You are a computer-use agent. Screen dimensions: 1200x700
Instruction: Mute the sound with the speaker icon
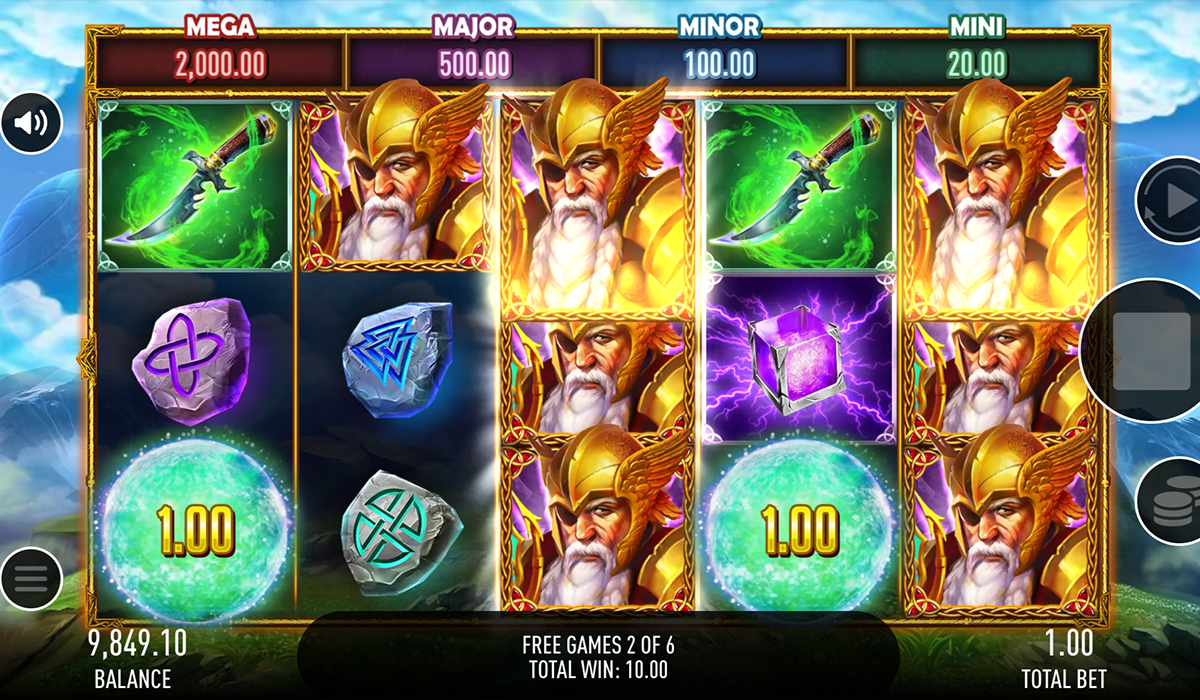[31, 123]
